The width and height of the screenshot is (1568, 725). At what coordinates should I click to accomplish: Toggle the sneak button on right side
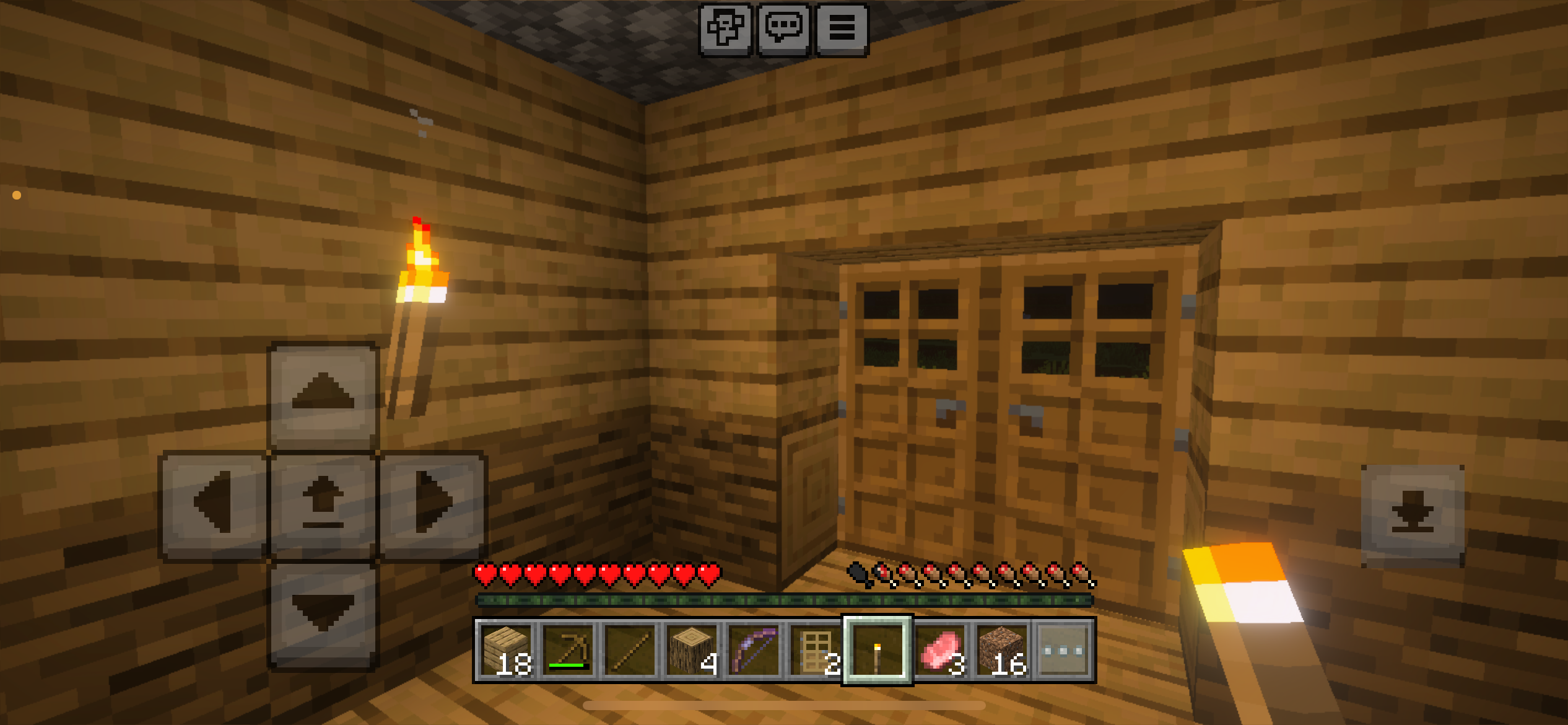coord(1413,514)
